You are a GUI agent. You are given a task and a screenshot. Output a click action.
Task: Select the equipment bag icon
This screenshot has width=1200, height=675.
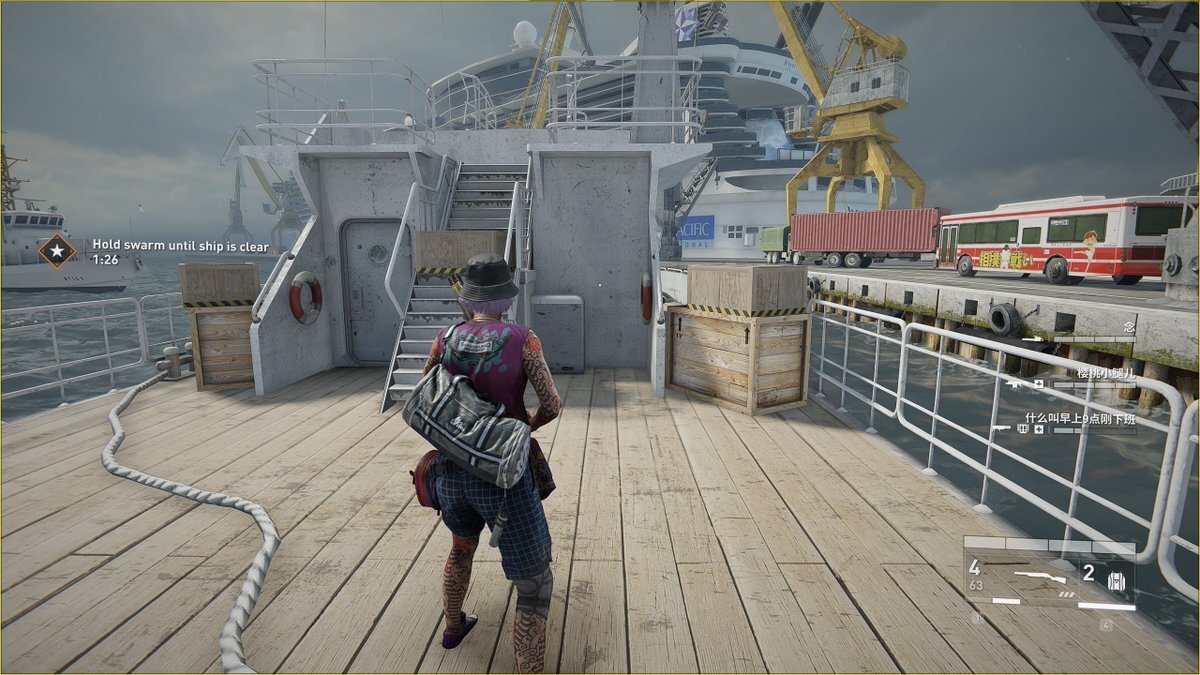(x=1116, y=581)
